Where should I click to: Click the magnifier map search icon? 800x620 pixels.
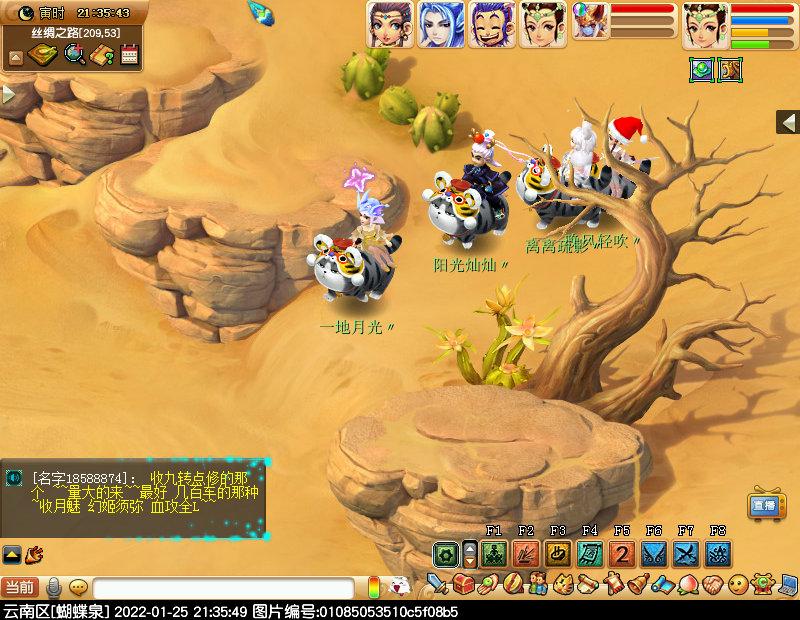coord(73,54)
